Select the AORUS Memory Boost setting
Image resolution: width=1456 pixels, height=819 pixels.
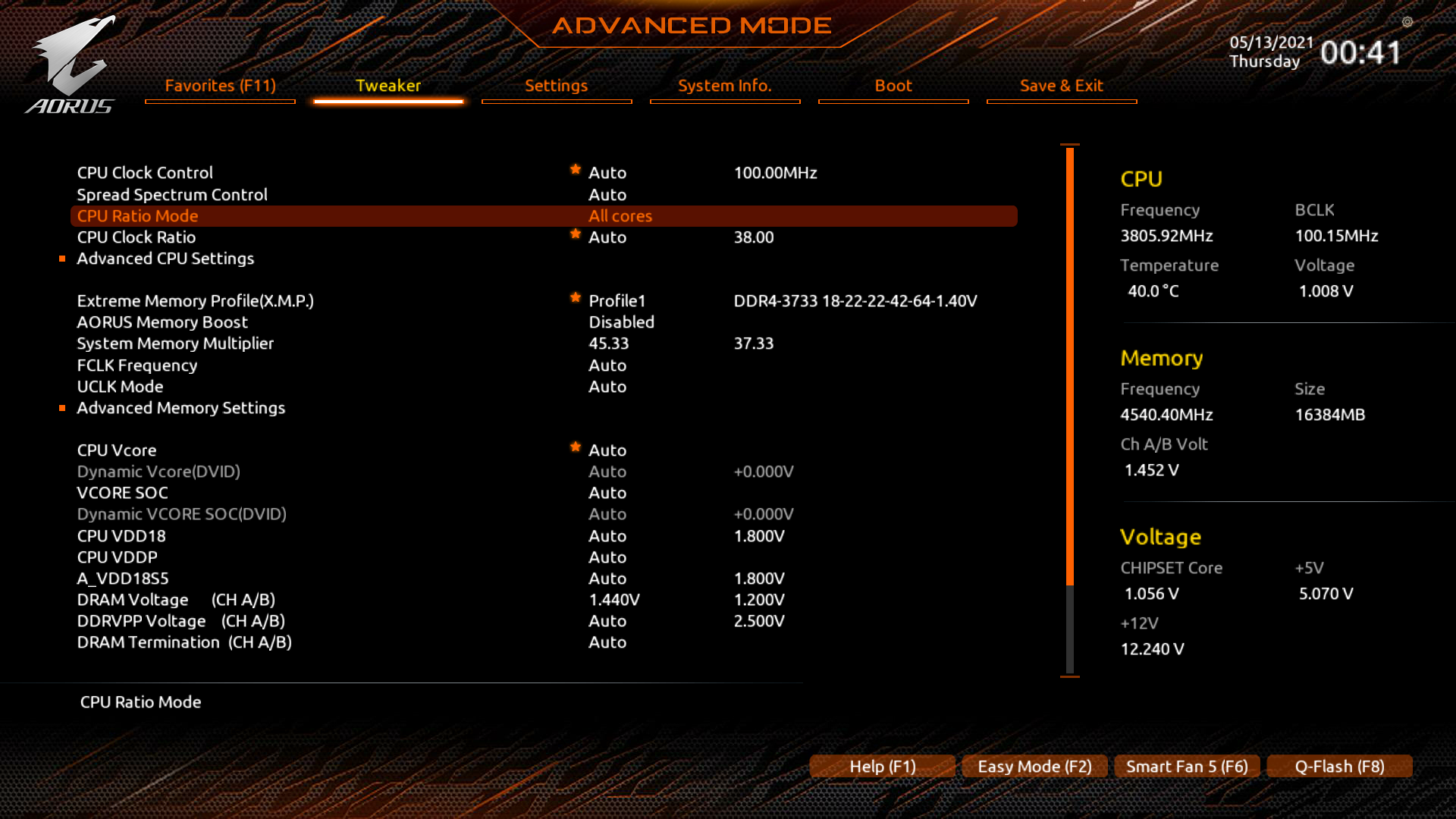[162, 322]
